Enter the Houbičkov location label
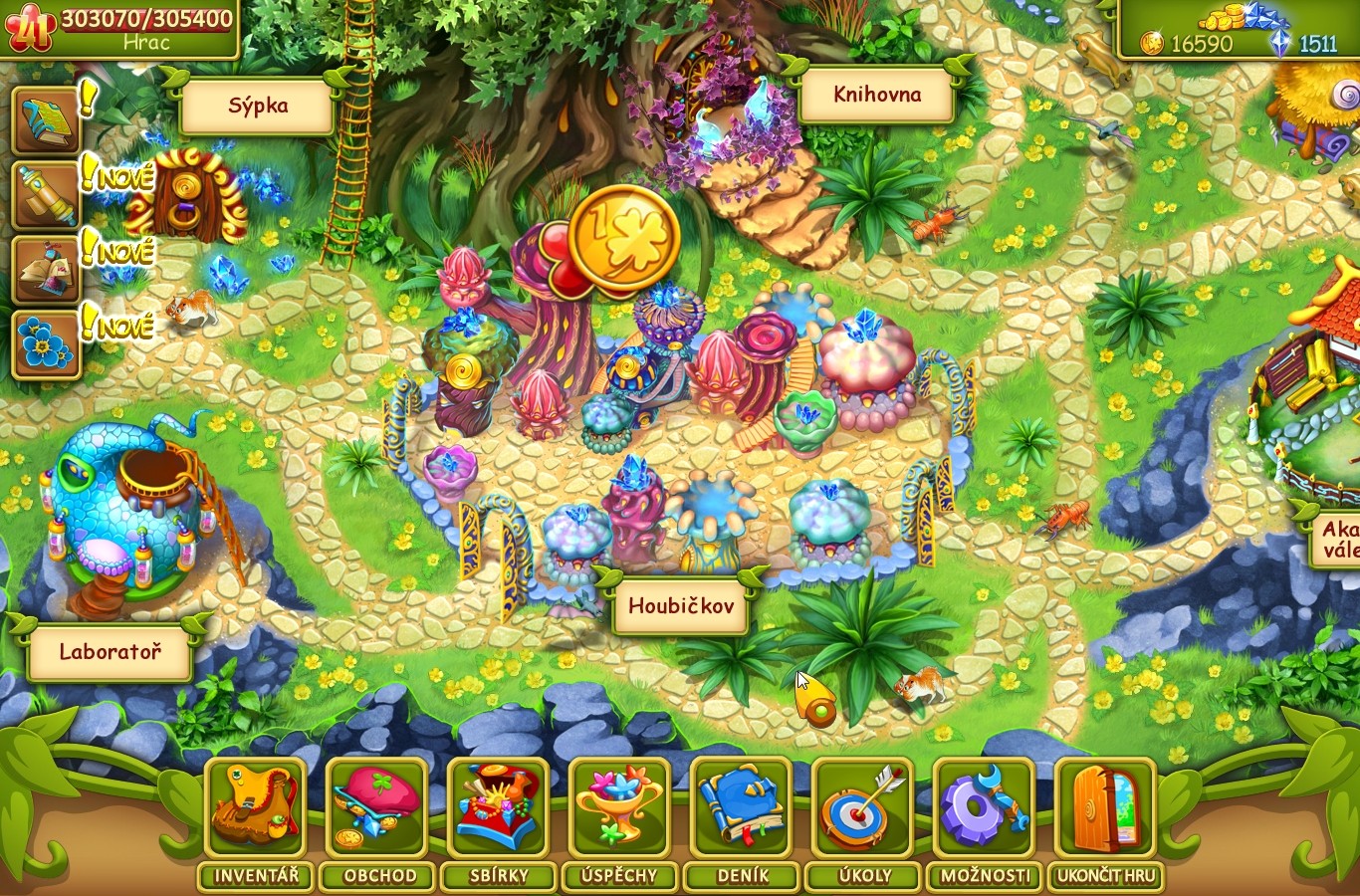 pyautogui.click(x=682, y=606)
